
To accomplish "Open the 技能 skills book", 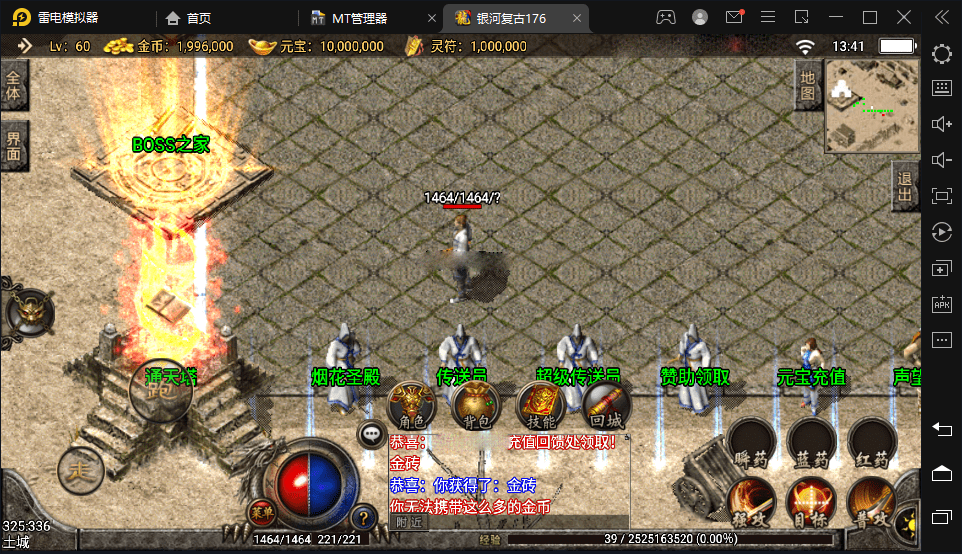I will (x=540, y=406).
